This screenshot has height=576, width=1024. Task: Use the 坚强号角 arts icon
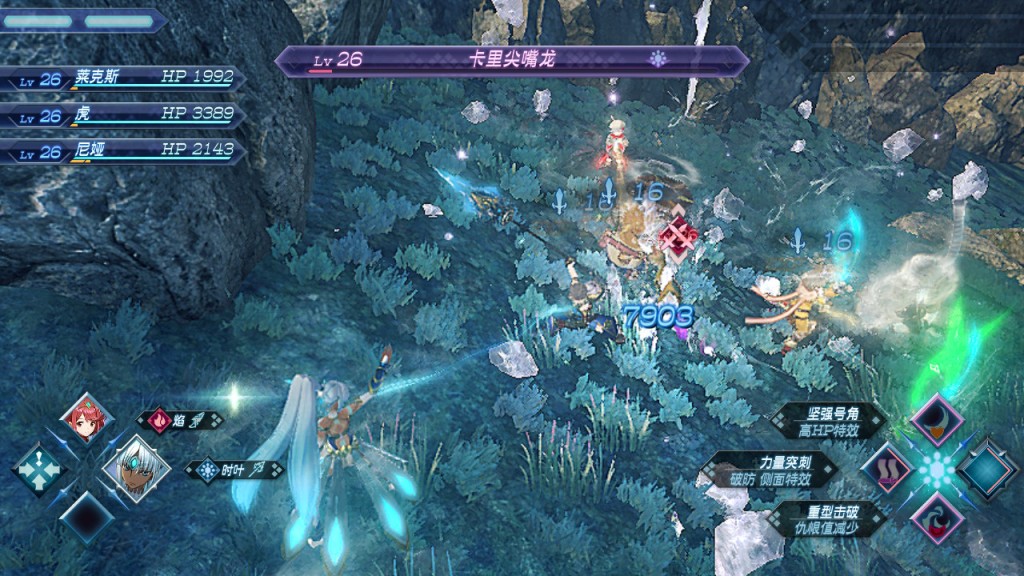(x=937, y=420)
